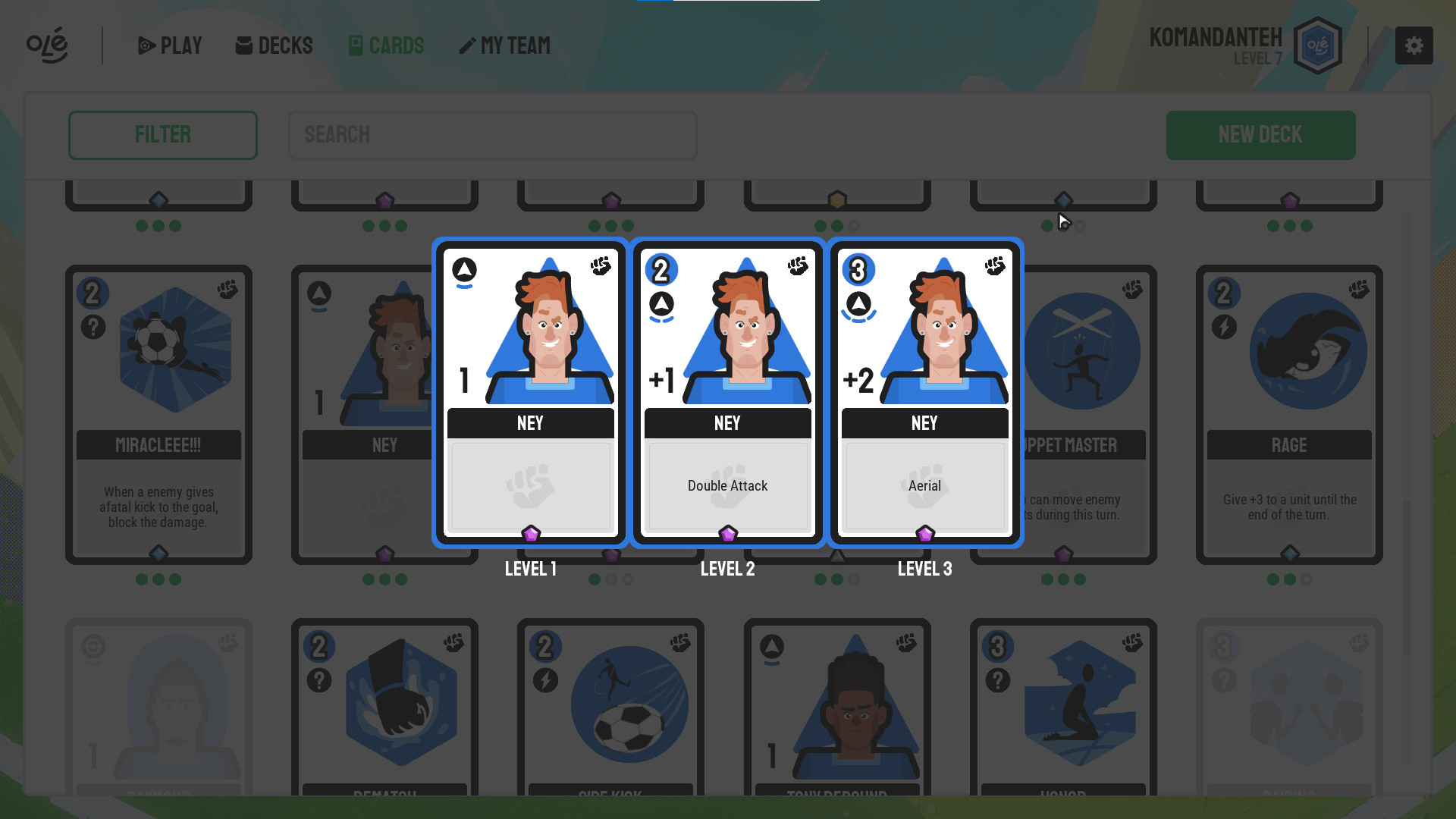Viewport: 1456px width, 819px height.
Task: Switch to the DECKS section
Action: (x=274, y=45)
